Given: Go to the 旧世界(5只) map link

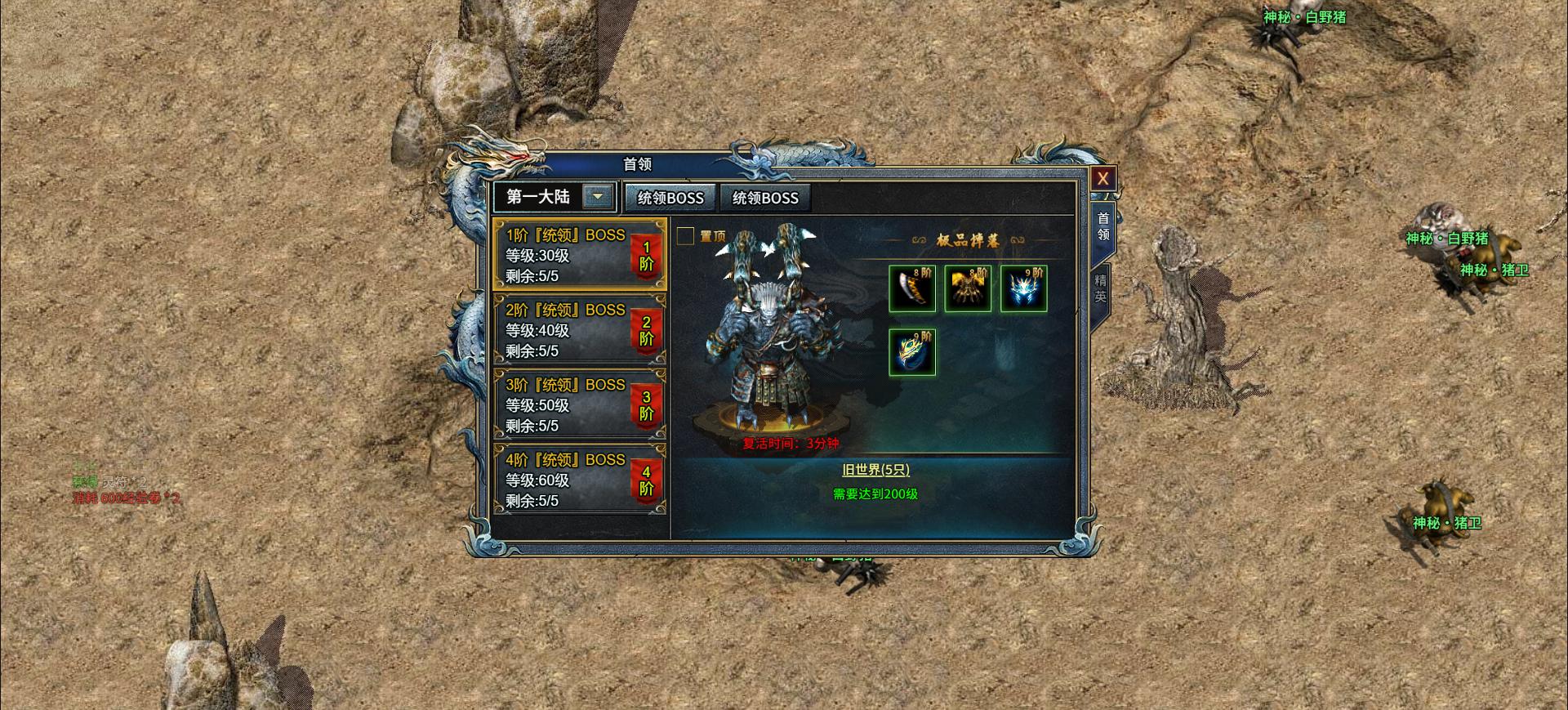Looking at the screenshot, I should tap(875, 470).
